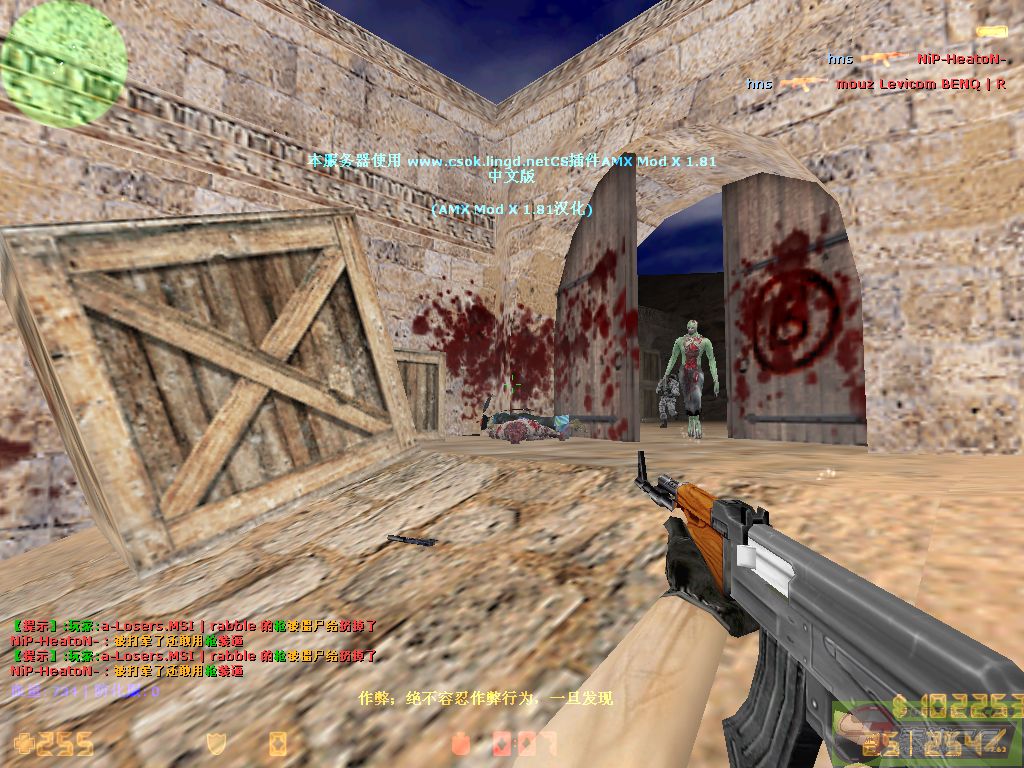
Task: Select the mouz Levicom BENQ kill feed entry
Action: (876, 84)
